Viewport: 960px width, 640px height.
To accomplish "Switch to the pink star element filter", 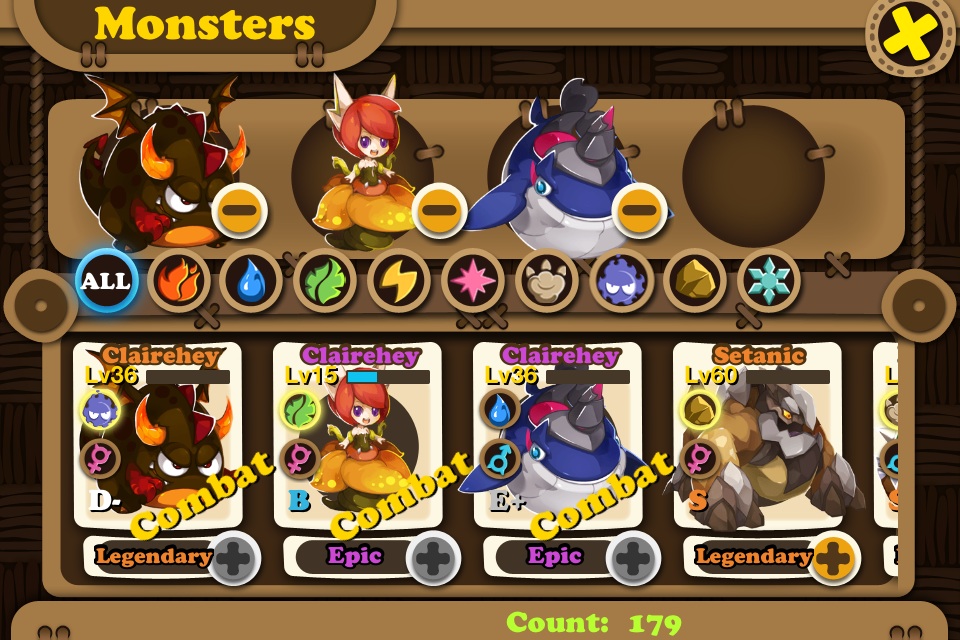I will (473, 281).
